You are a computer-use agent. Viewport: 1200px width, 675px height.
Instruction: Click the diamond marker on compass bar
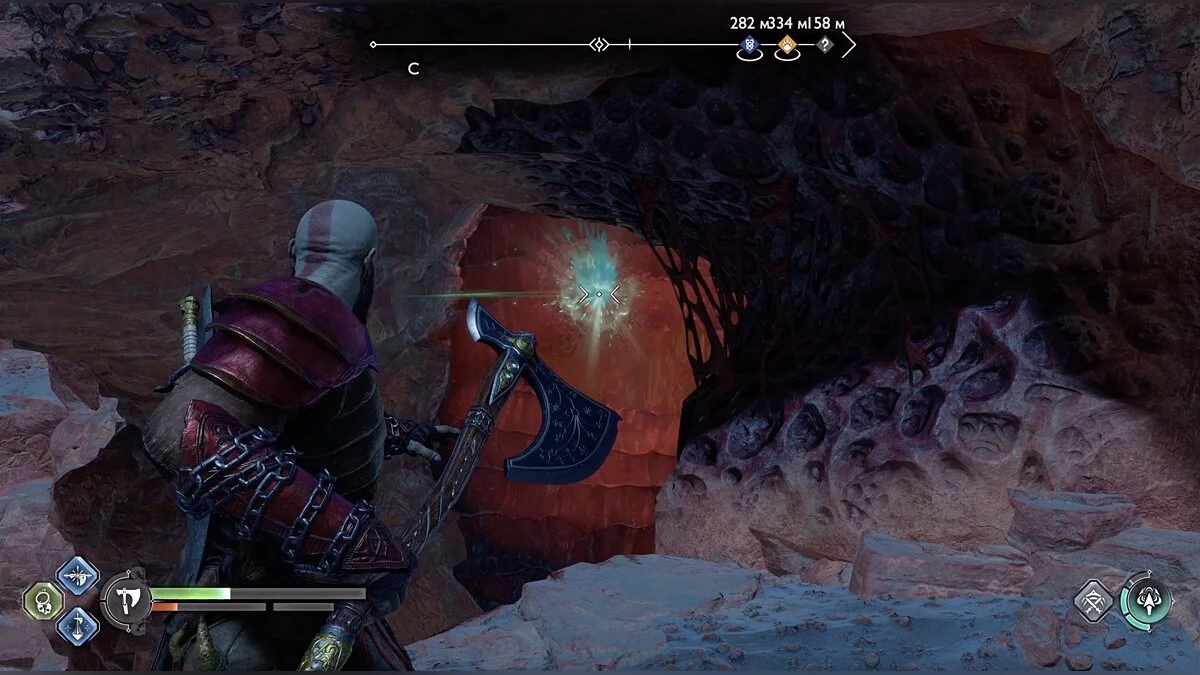(x=599, y=45)
